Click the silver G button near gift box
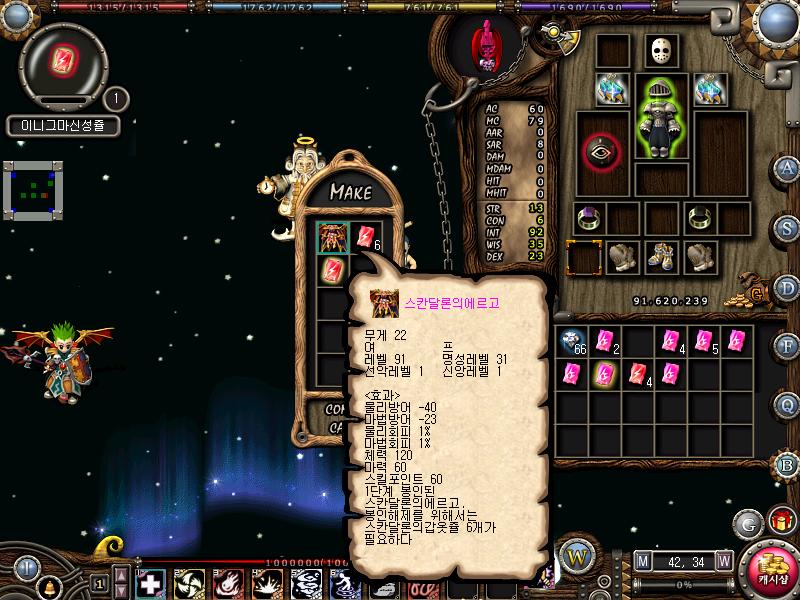The height and width of the screenshot is (600, 800). tap(747, 523)
